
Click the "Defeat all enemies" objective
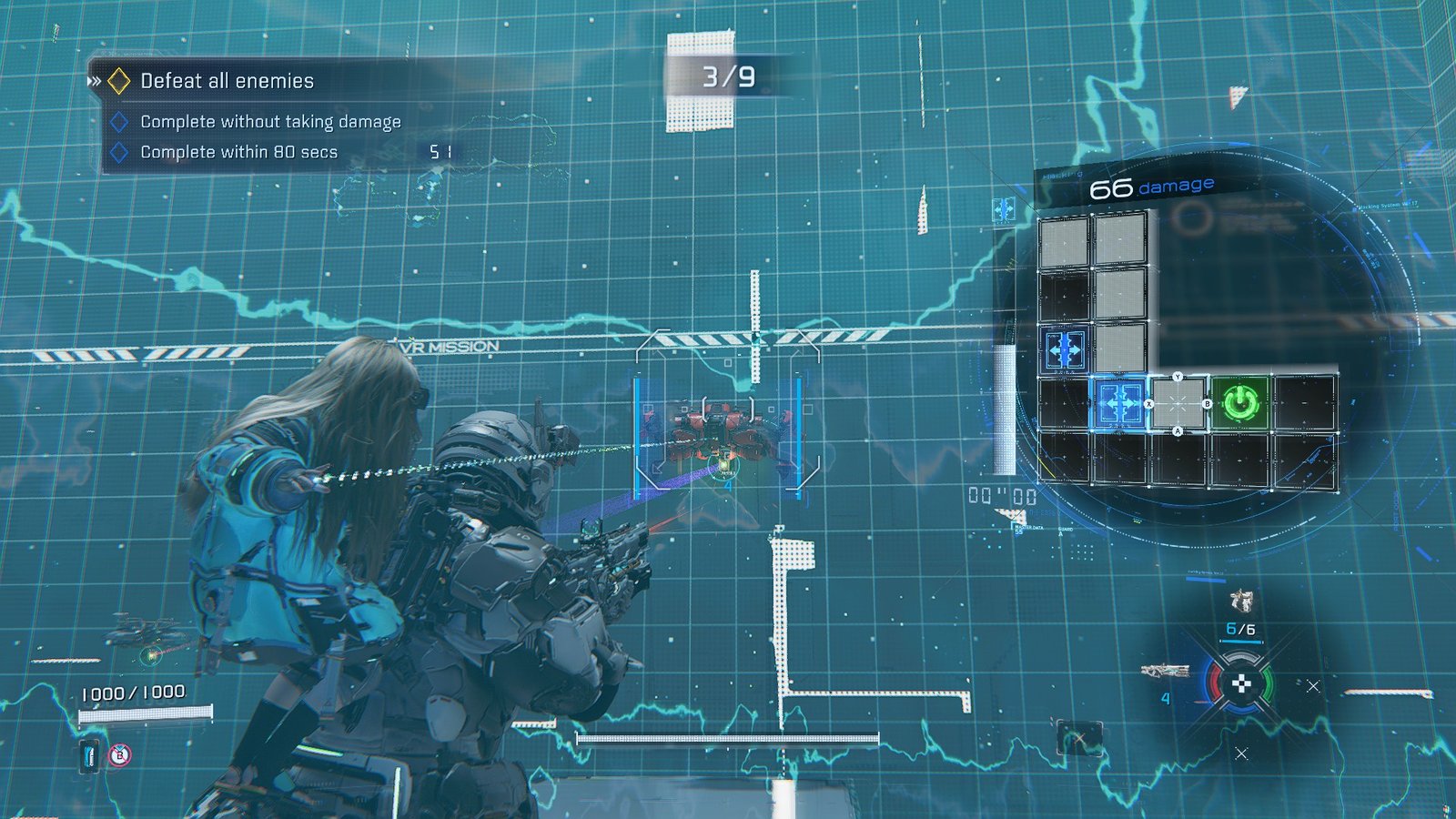pyautogui.click(x=227, y=81)
